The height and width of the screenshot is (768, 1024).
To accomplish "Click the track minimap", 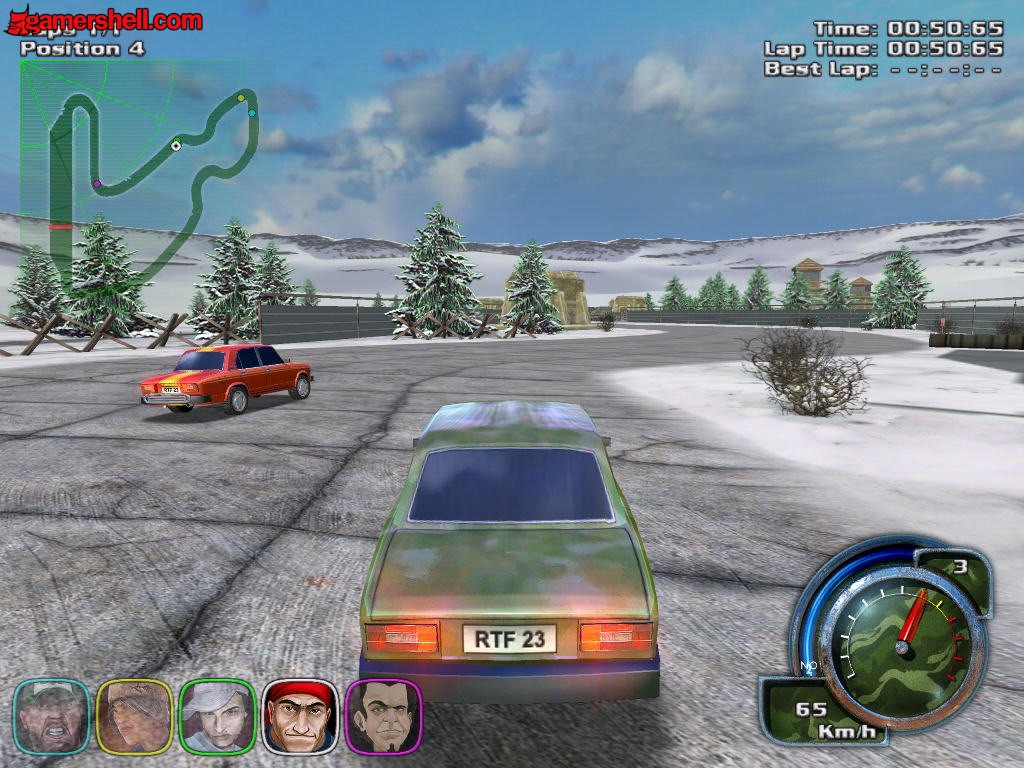I will 138,160.
